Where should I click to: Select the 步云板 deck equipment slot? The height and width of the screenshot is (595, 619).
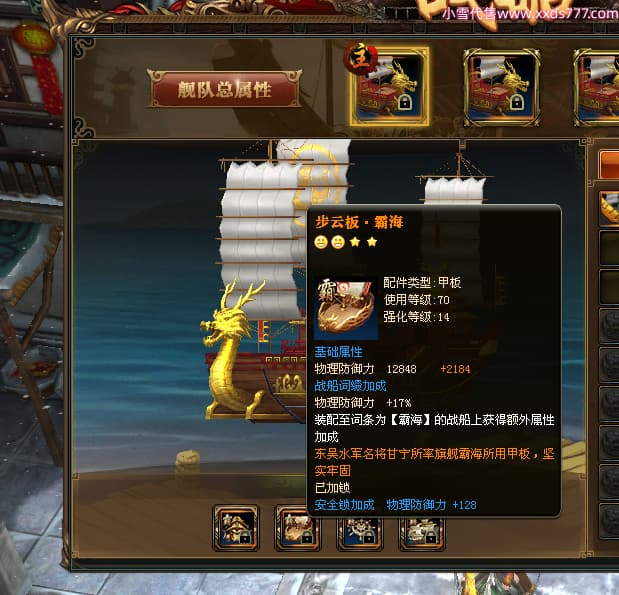point(297,529)
